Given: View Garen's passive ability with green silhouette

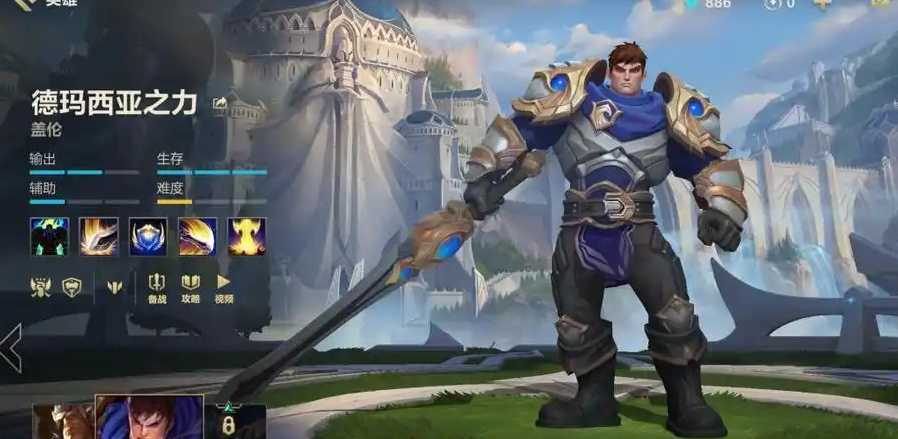Looking at the screenshot, I should [x=48, y=236].
